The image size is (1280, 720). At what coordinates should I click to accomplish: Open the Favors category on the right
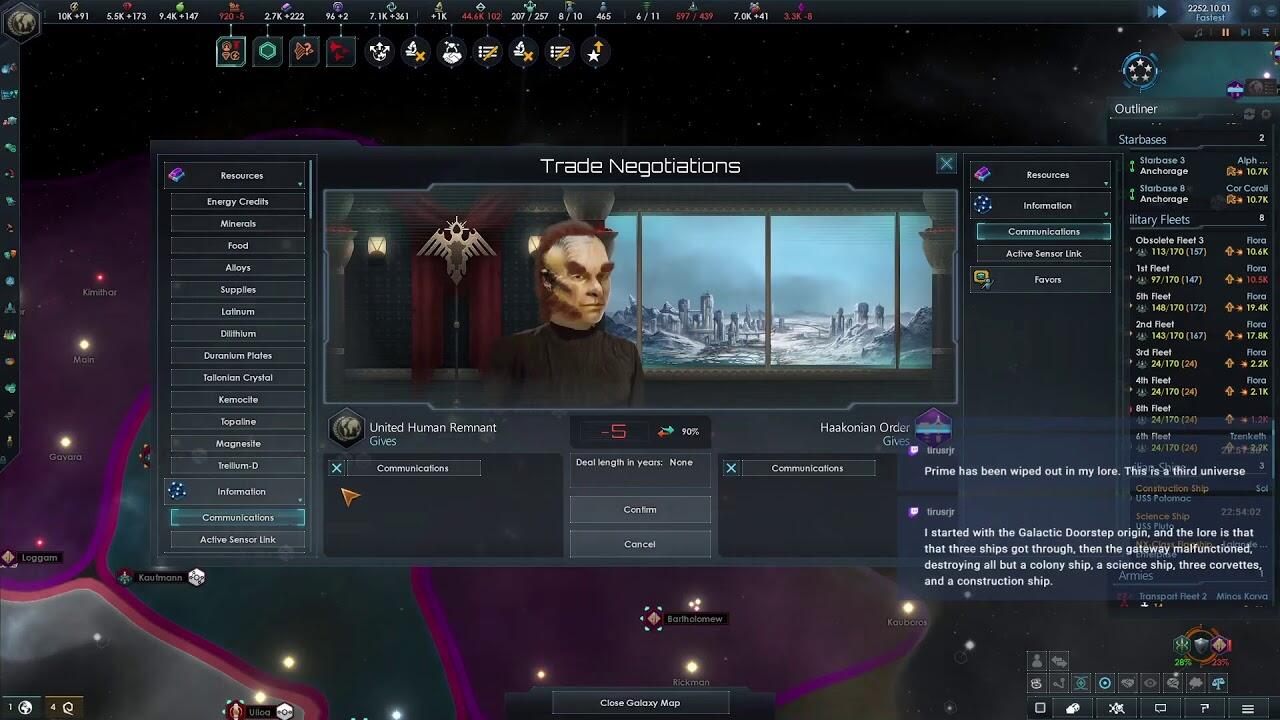[x=1046, y=280]
